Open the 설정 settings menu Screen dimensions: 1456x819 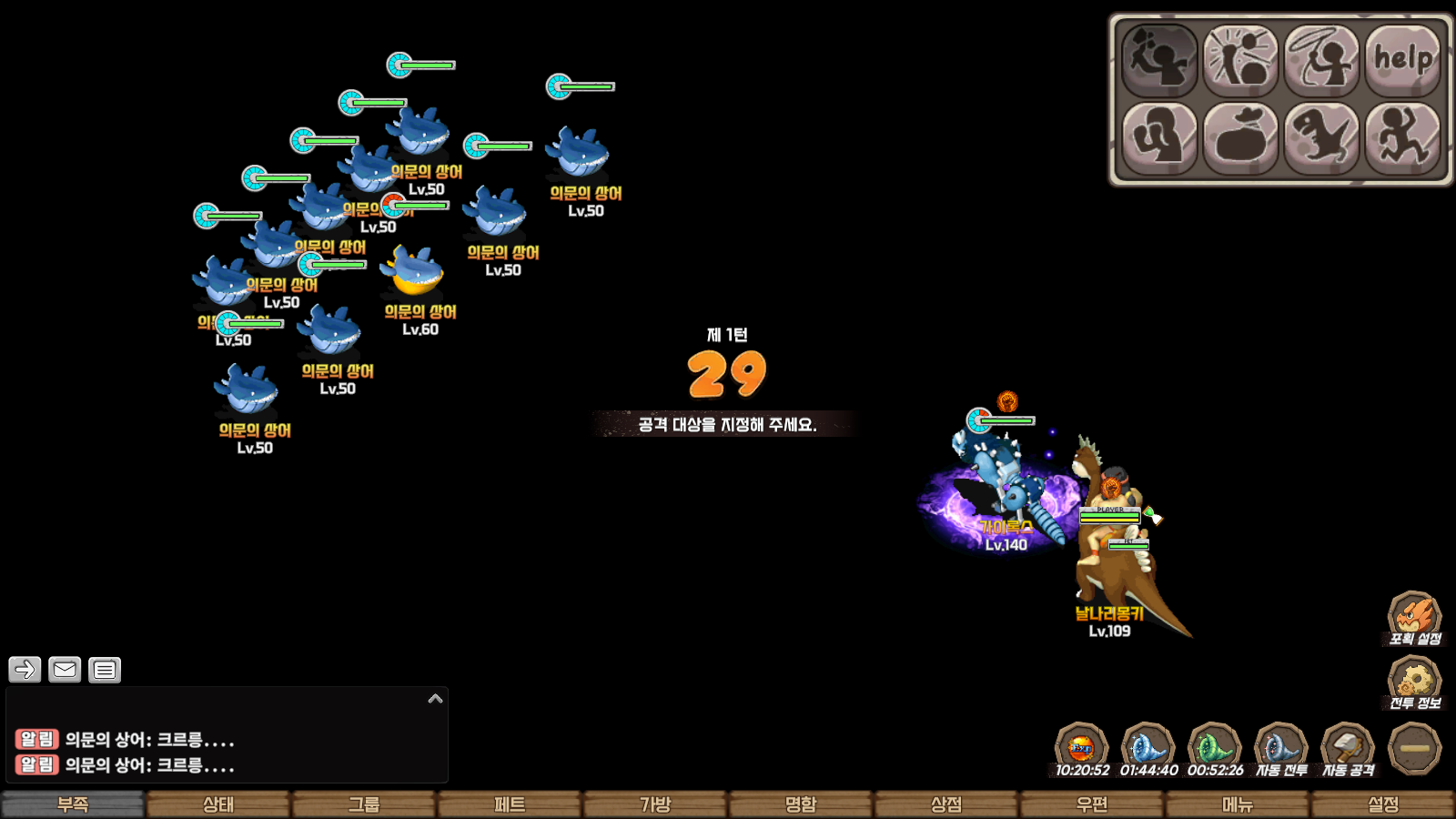click(x=1383, y=804)
